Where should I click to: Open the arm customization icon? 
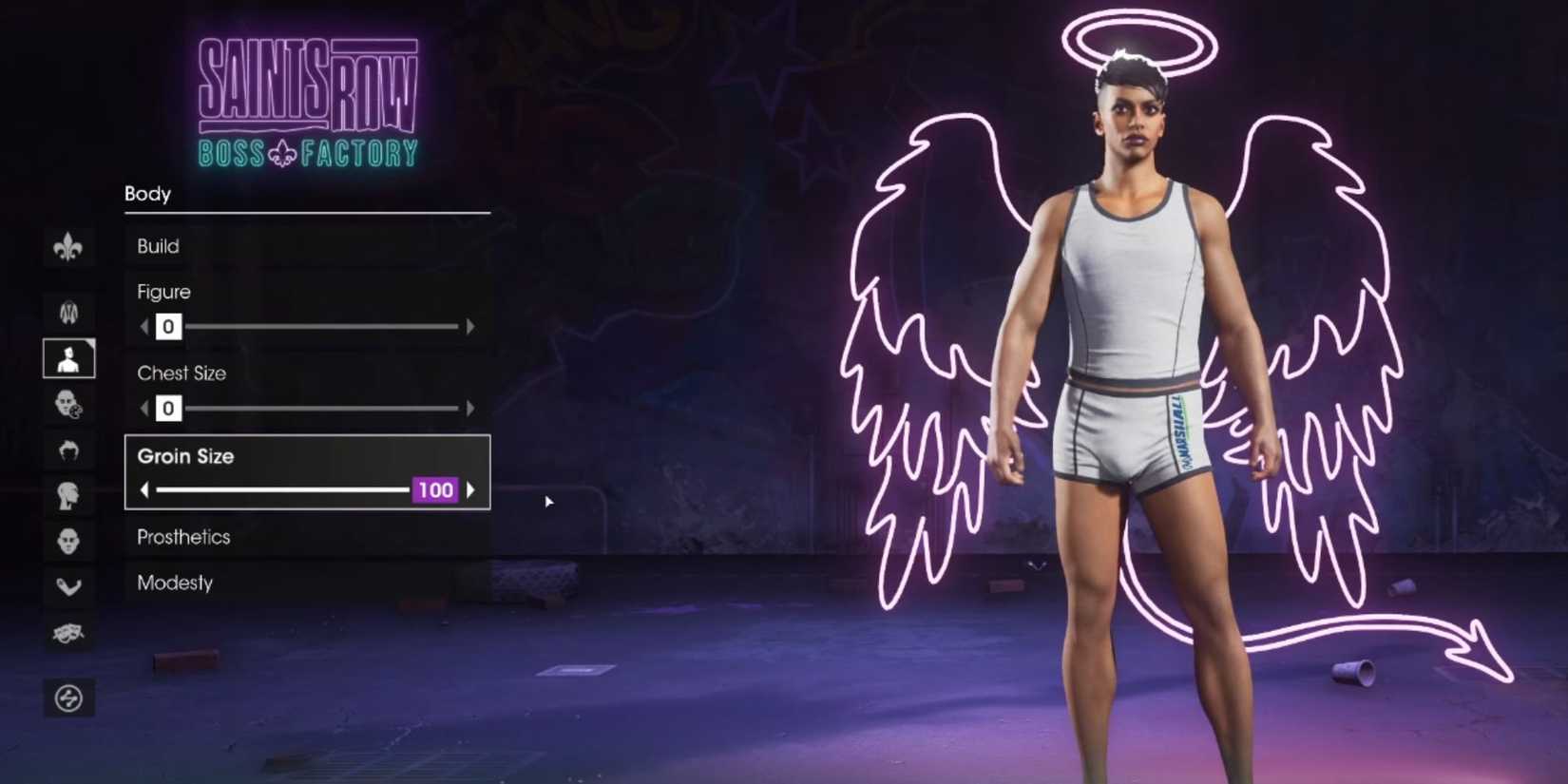pyautogui.click(x=68, y=585)
